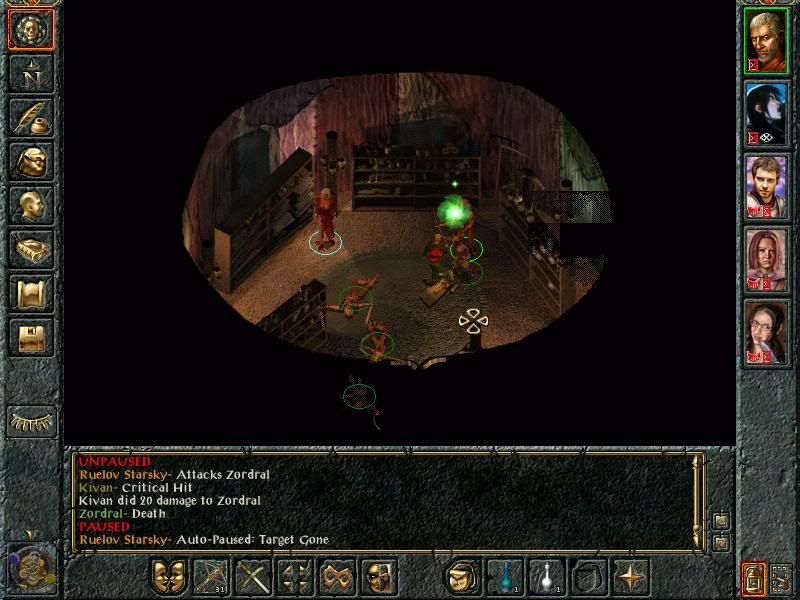Equip the bow weapon slot with 31 arrows
Screen dimensions: 800x600
click(211, 577)
